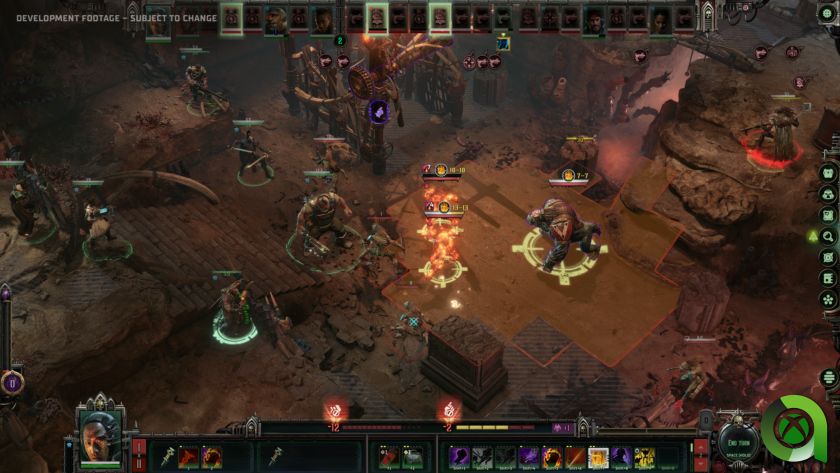Open the hamburger menu button
840x473 pixels.
[x=828, y=377]
